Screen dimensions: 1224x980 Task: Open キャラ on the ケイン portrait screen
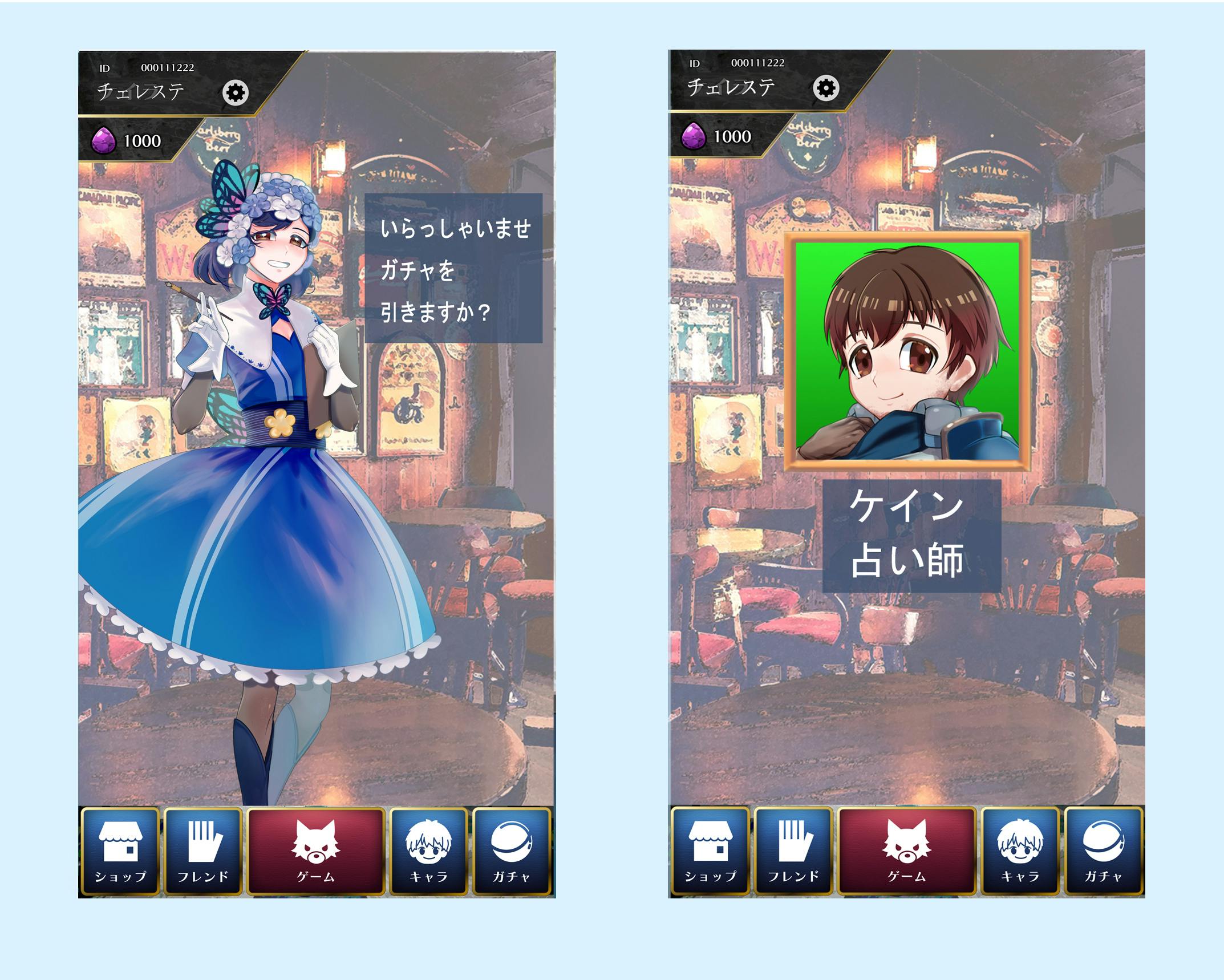point(1019,851)
